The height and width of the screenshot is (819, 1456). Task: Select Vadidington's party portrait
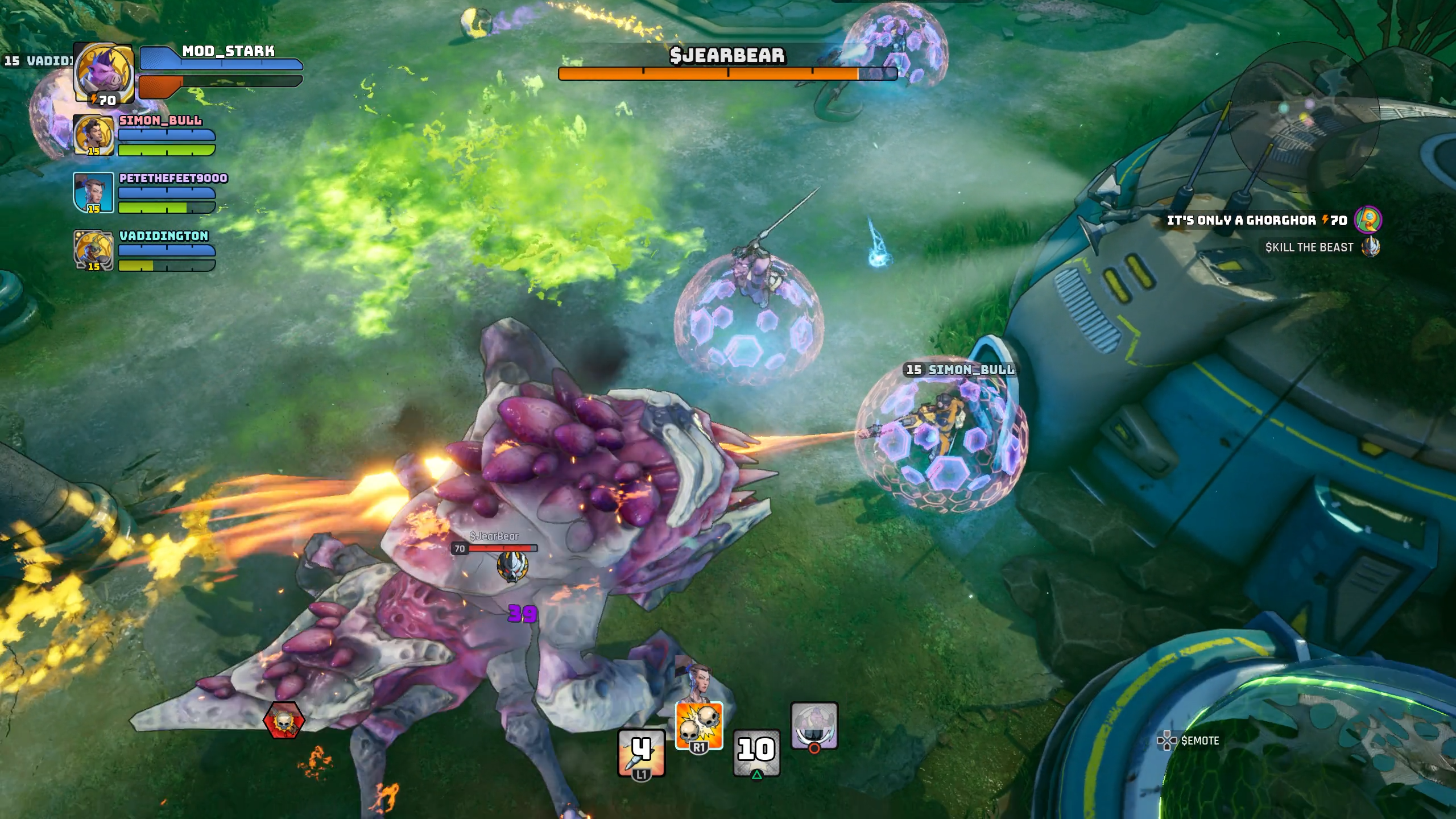tap(93, 250)
